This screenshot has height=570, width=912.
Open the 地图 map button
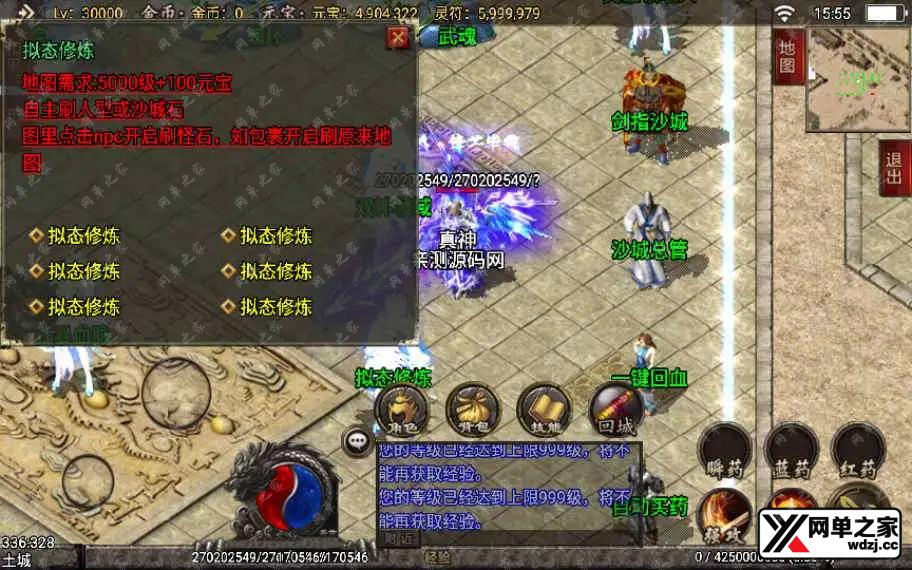(788, 56)
